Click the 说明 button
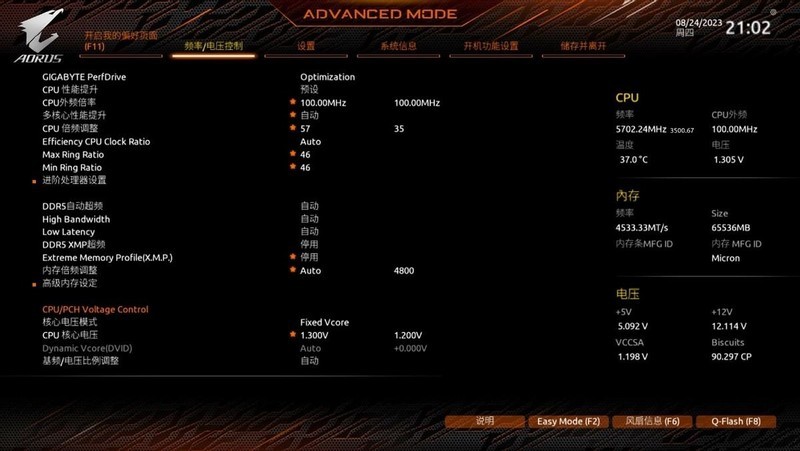The image size is (800, 451). 485,421
